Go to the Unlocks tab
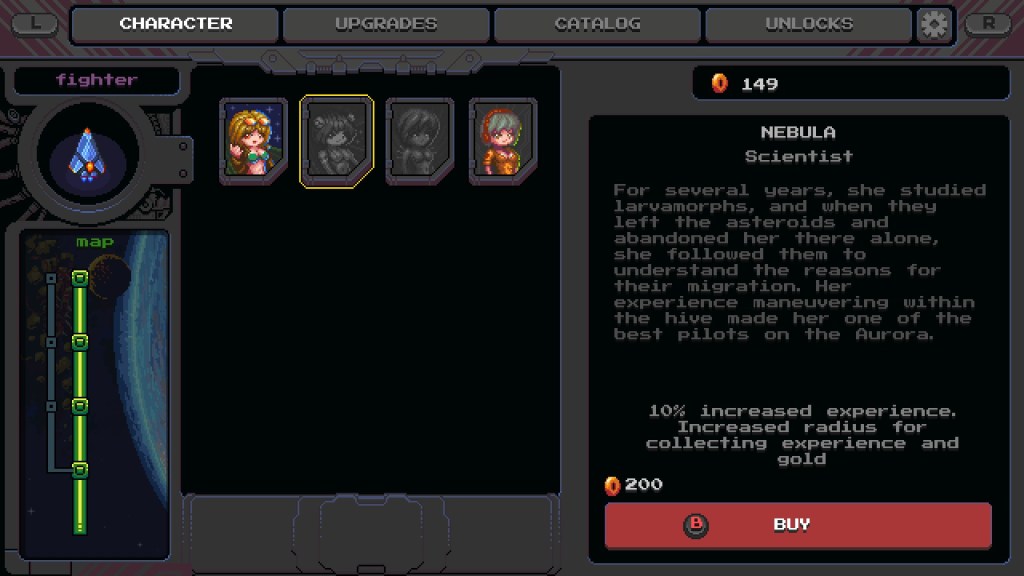Image resolution: width=1024 pixels, height=576 pixels. [808, 24]
